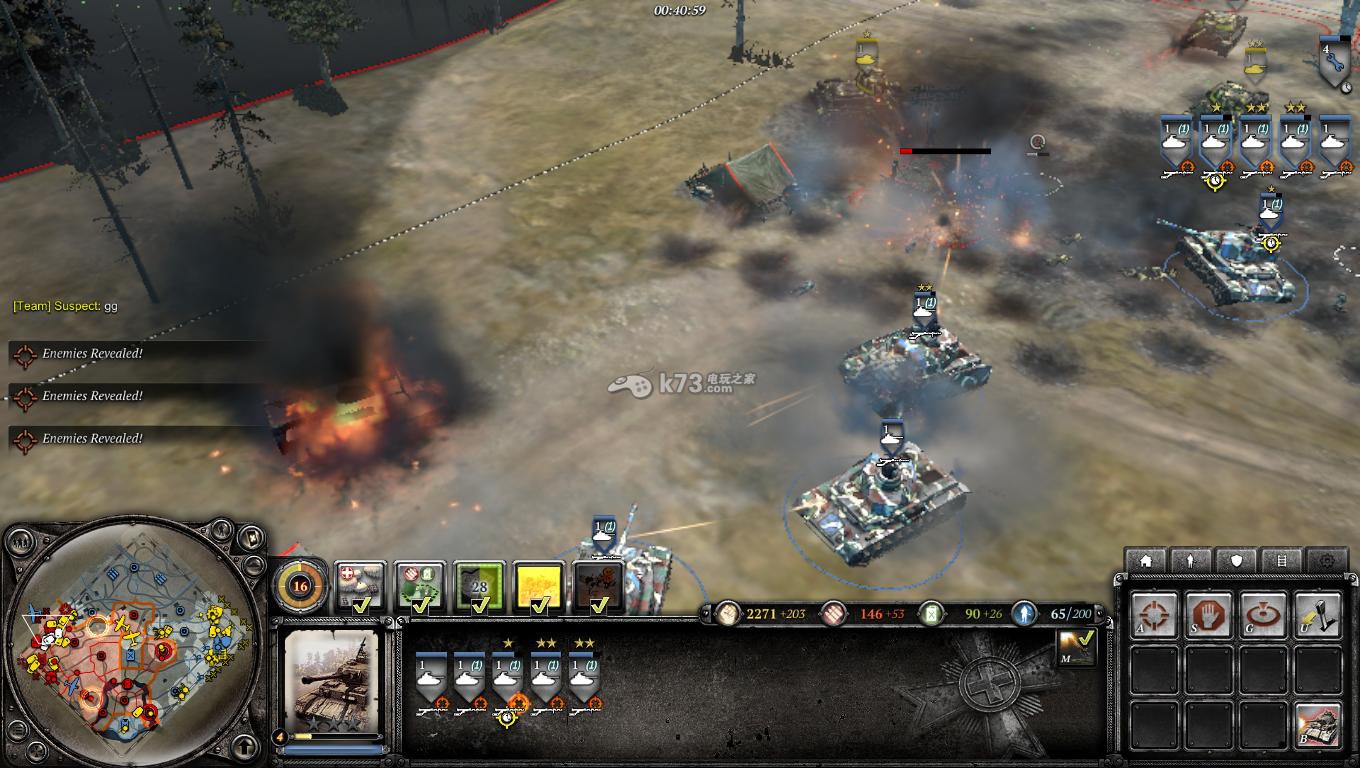Switch to the shield tab
Viewport: 1360px width, 768px height.
[1237, 561]
